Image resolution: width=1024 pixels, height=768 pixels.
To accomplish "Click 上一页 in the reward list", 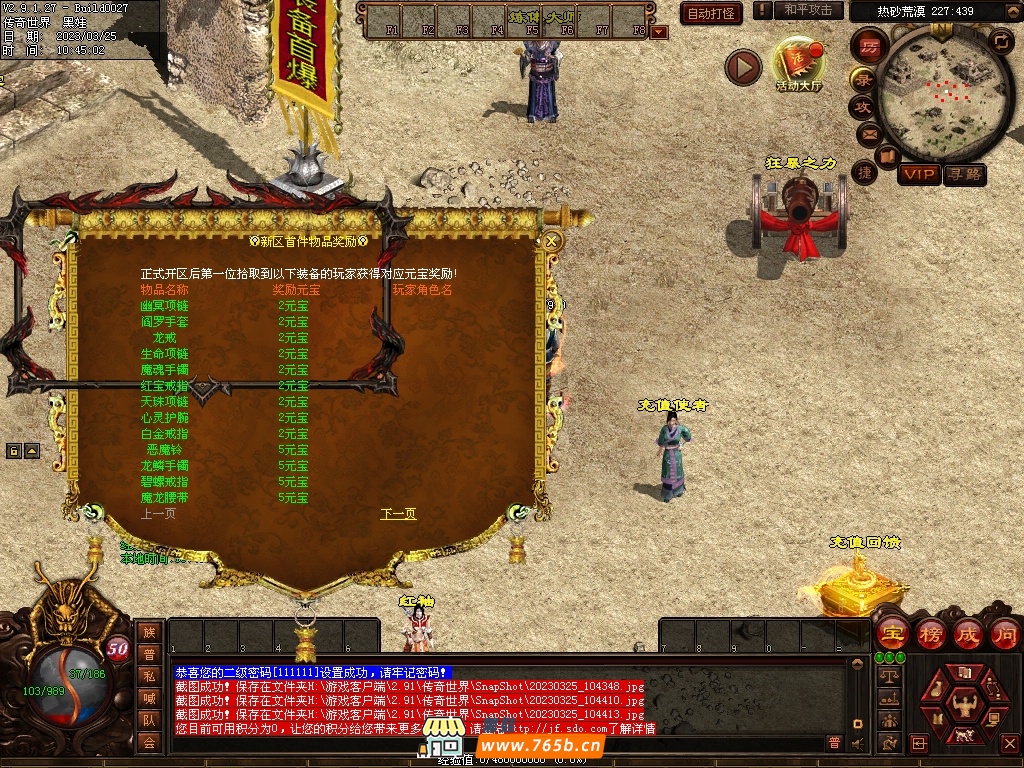I will pos(158,514).
